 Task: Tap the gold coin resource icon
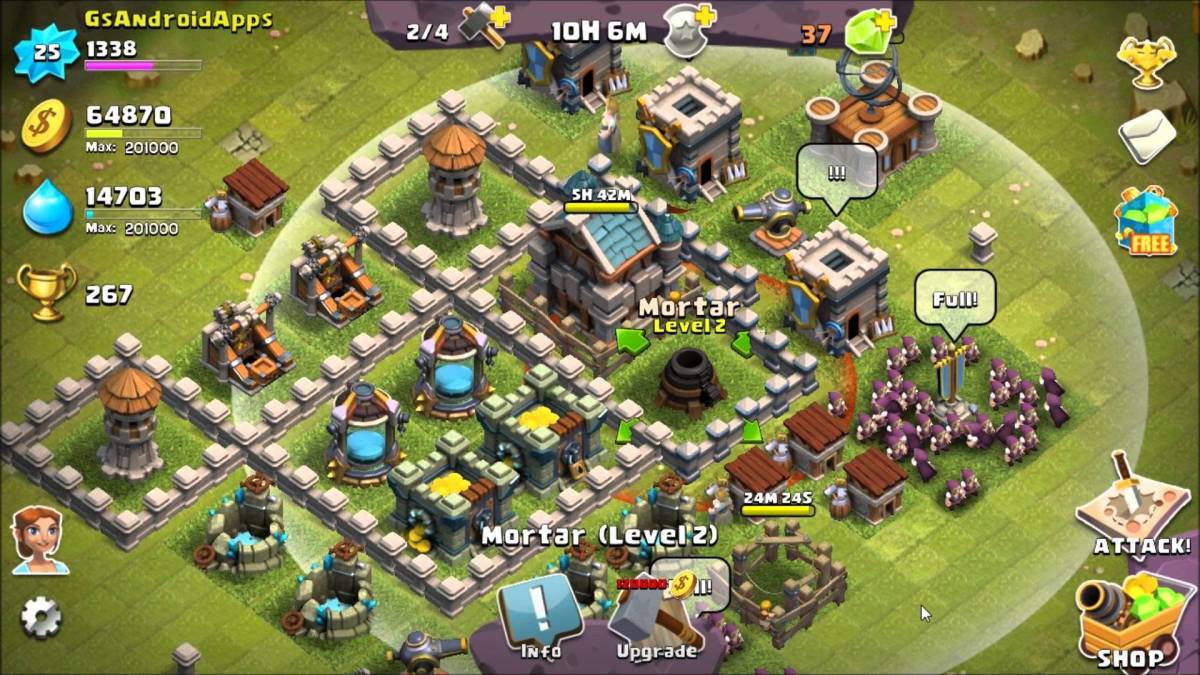point(47,126)
